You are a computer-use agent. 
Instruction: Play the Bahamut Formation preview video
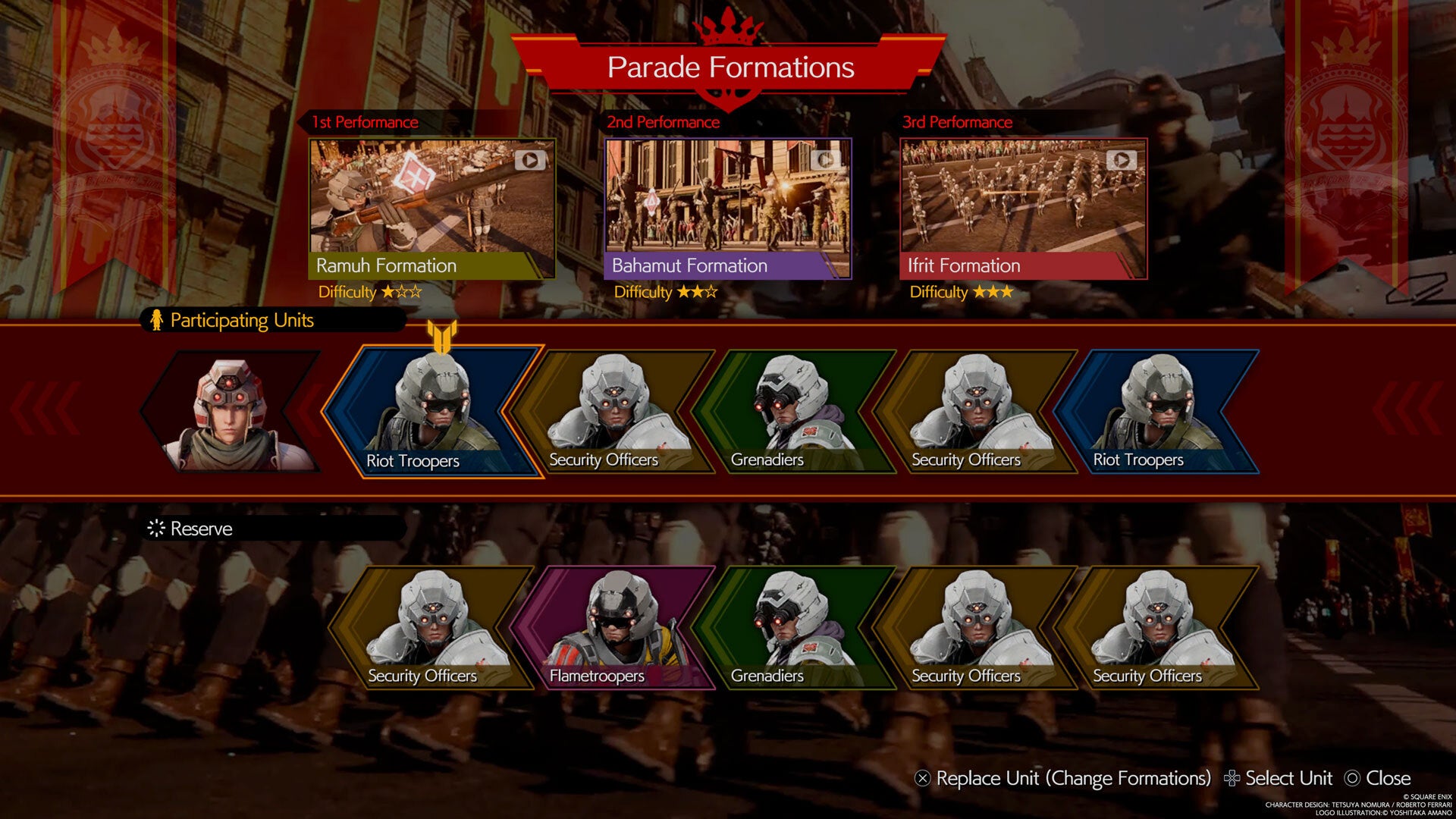point(825,158)
